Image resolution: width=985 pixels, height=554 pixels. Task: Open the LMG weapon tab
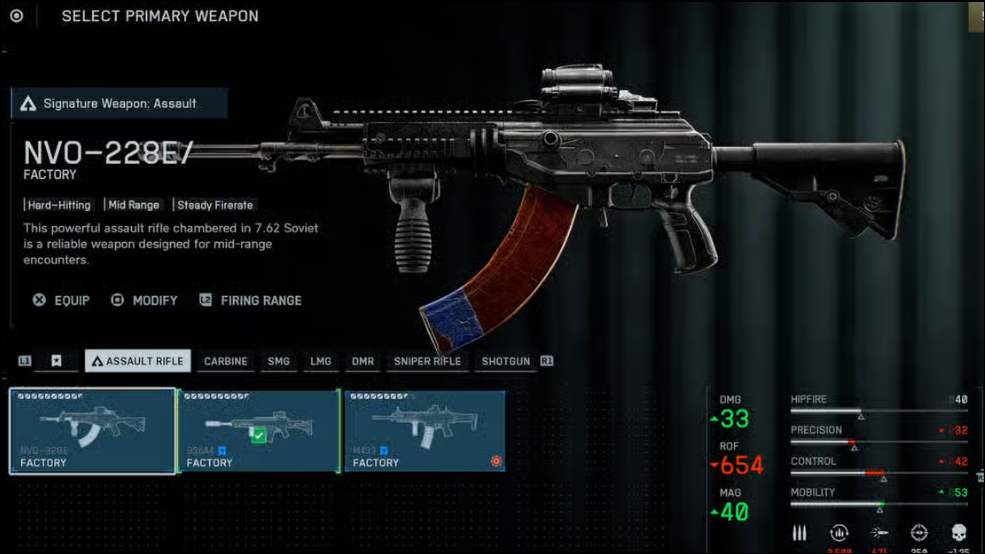click(x=321, y=361)
